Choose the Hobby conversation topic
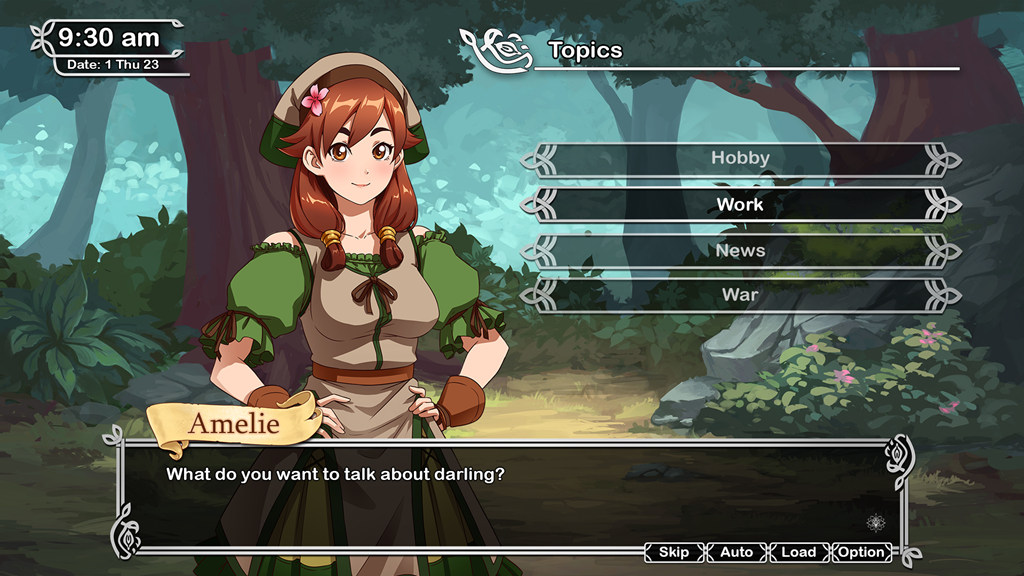The image size is (1024, 576). point(740,158)
